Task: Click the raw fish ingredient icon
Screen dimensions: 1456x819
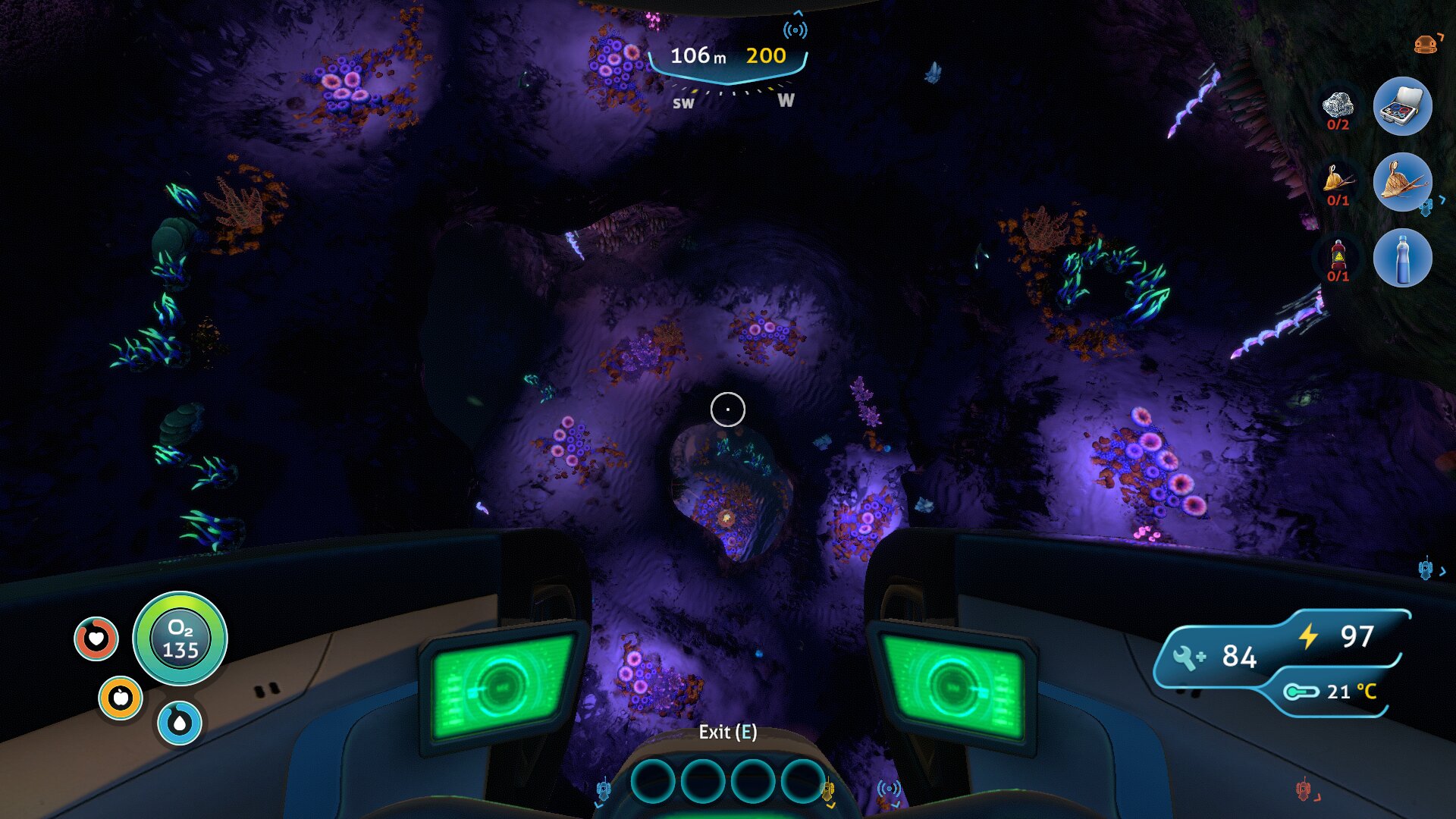Action: [1338, 180]
